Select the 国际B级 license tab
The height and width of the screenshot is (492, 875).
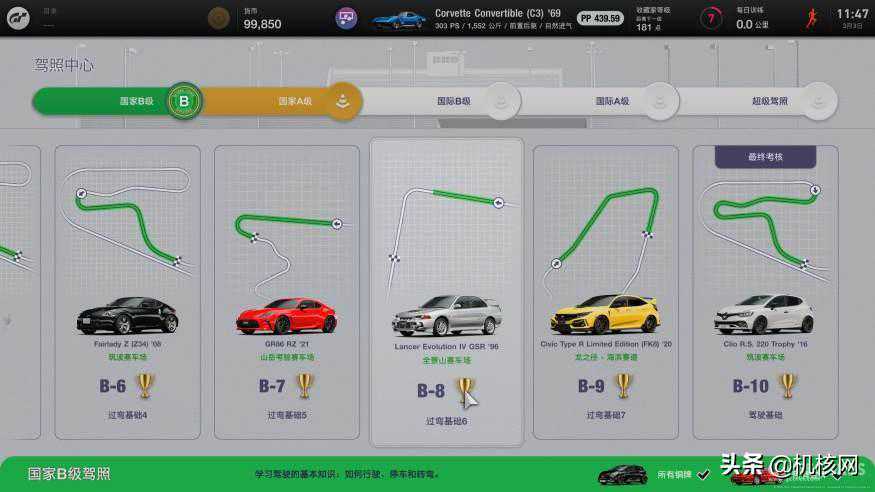pyautogui.click(x=440, y=101)
